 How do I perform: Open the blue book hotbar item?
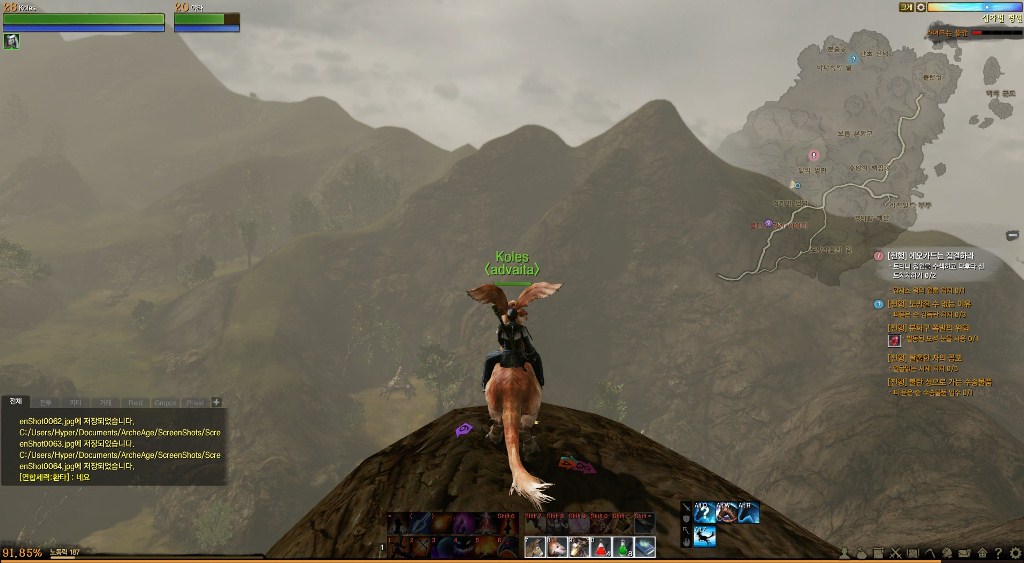point(645,547)
